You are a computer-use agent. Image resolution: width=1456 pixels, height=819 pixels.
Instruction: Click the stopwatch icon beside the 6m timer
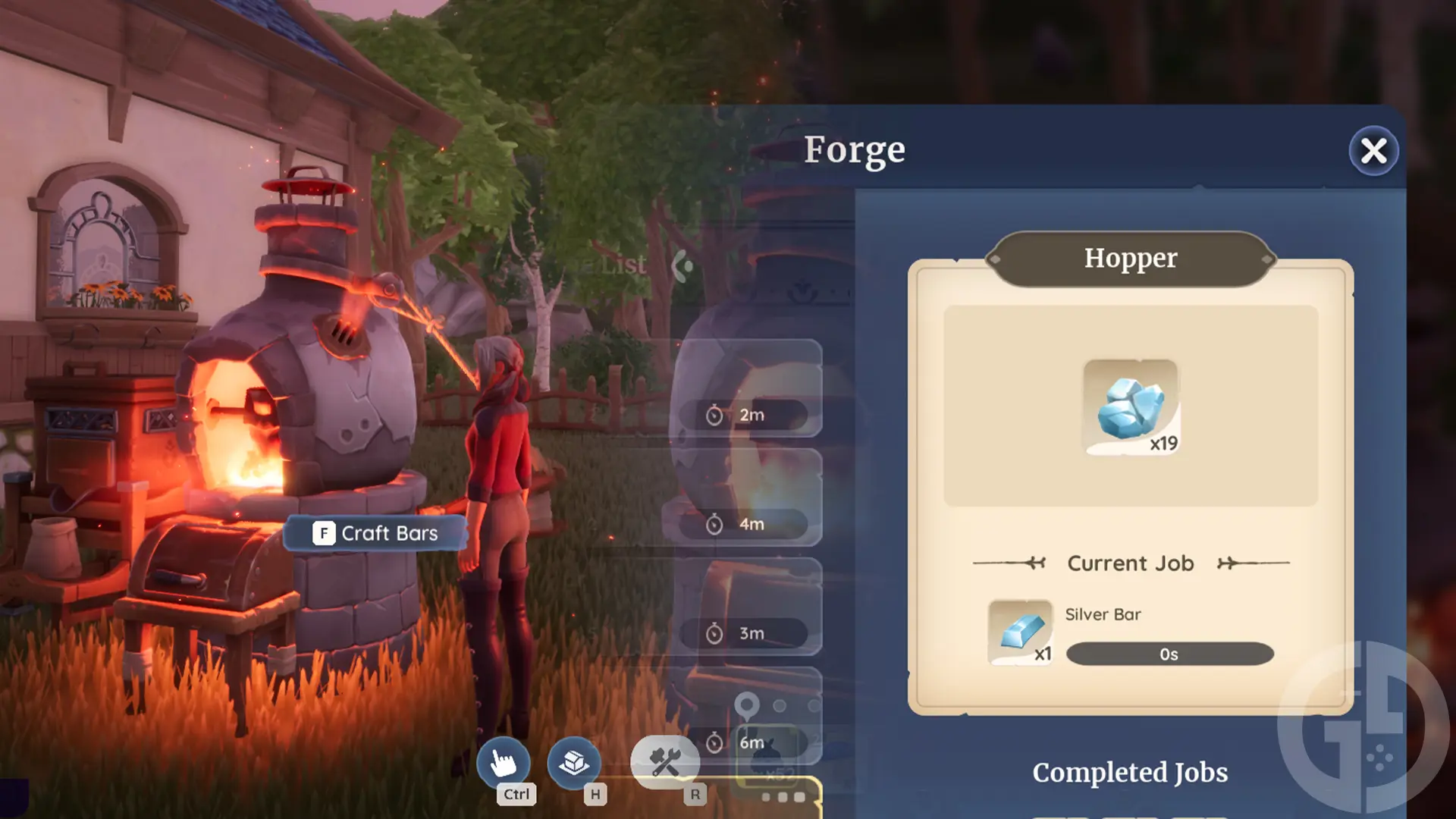(x=714, y=742)
